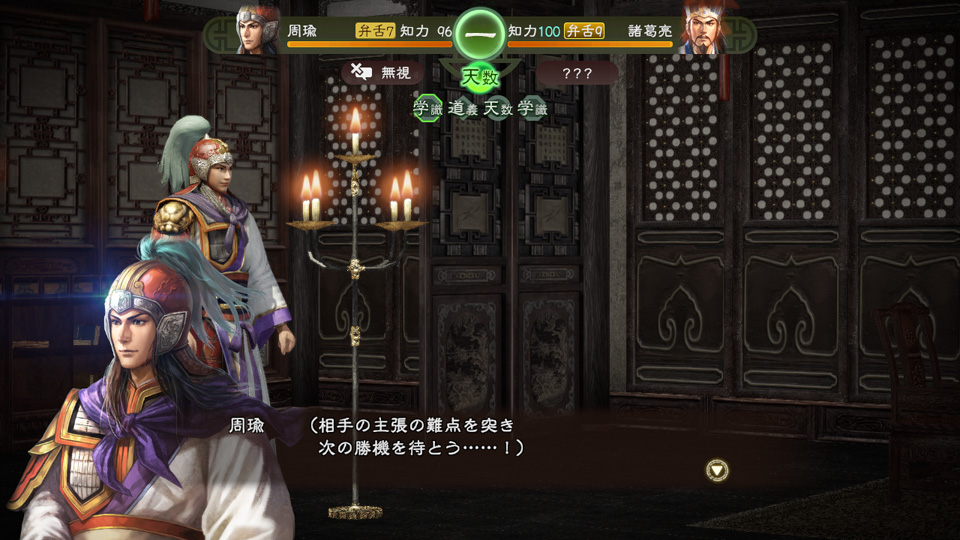Click Zhou Yu's portrait in the top bar
This screenshot has width=960, height=540.
tap(257, 29)
